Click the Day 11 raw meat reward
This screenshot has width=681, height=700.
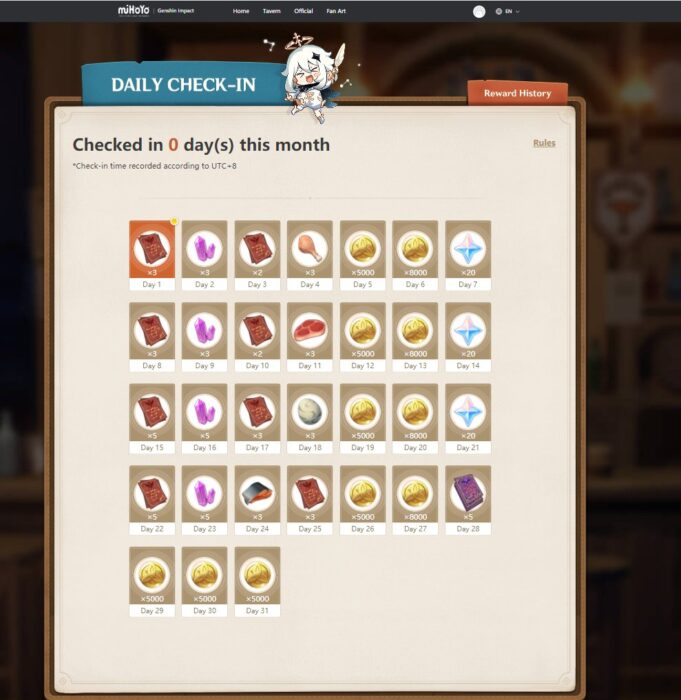click(310, 331)
